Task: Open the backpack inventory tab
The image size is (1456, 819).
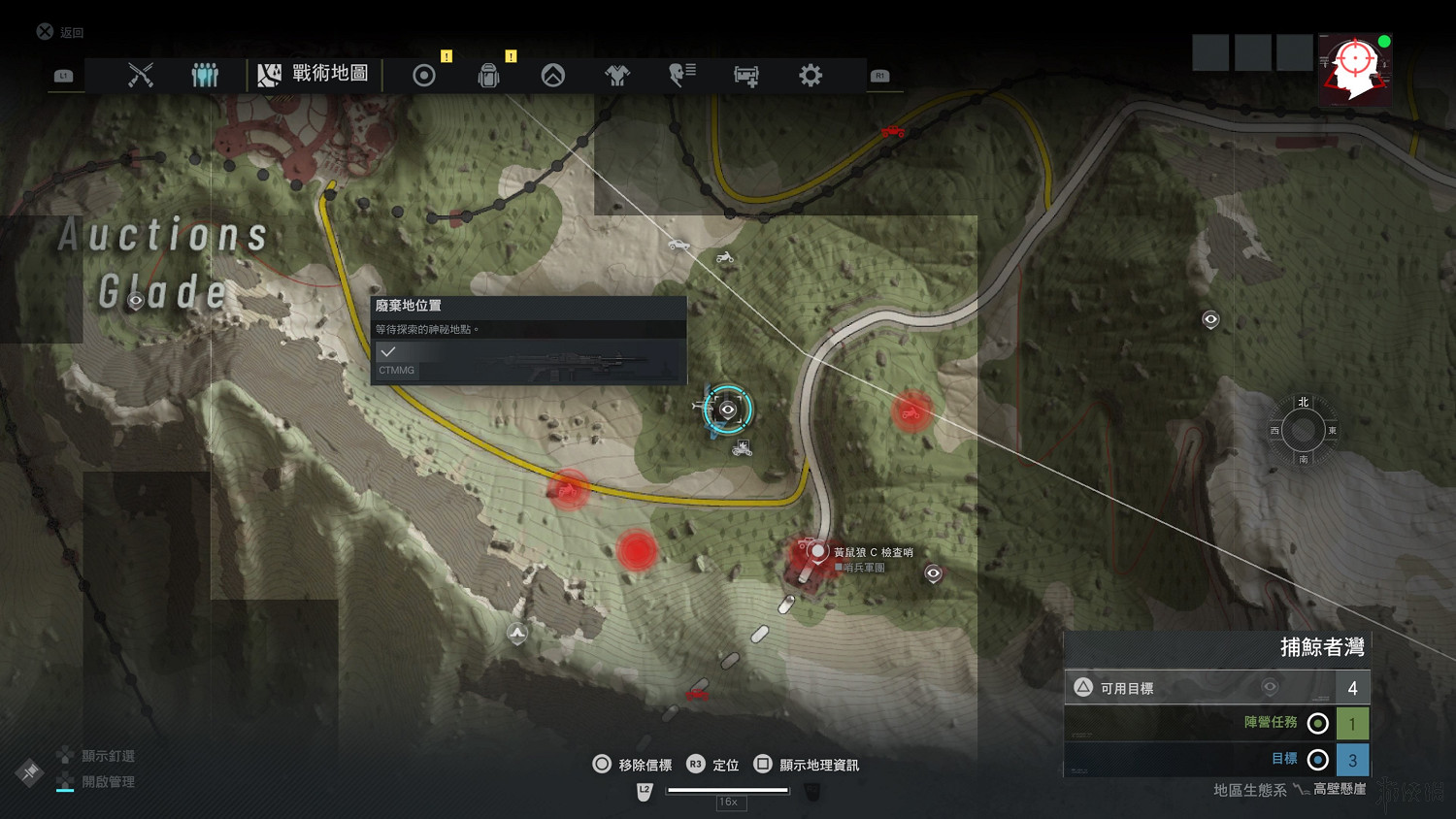Action: [488, 76]
